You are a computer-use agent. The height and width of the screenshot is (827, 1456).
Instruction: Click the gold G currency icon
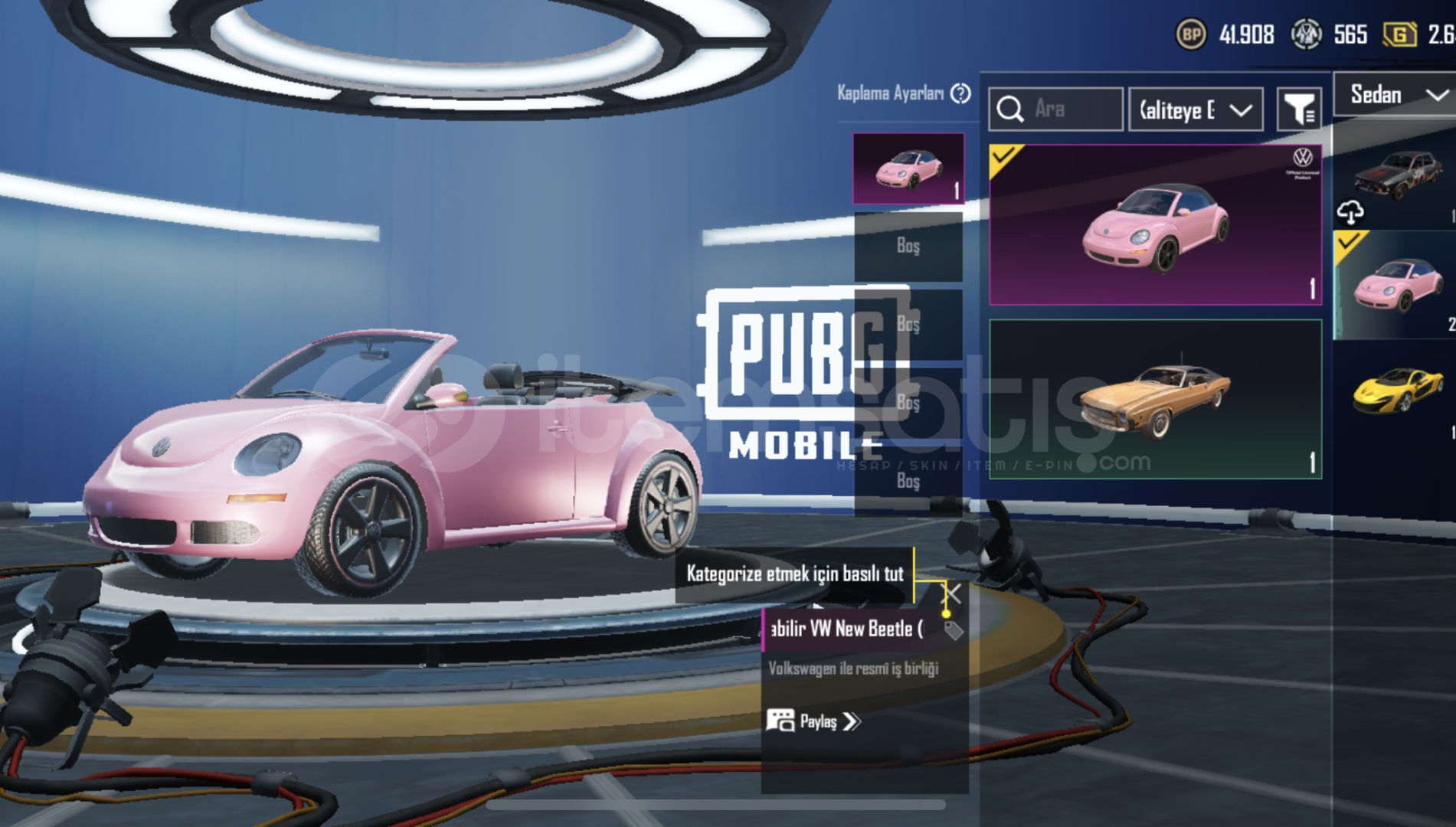click(x=1399, y=34)
